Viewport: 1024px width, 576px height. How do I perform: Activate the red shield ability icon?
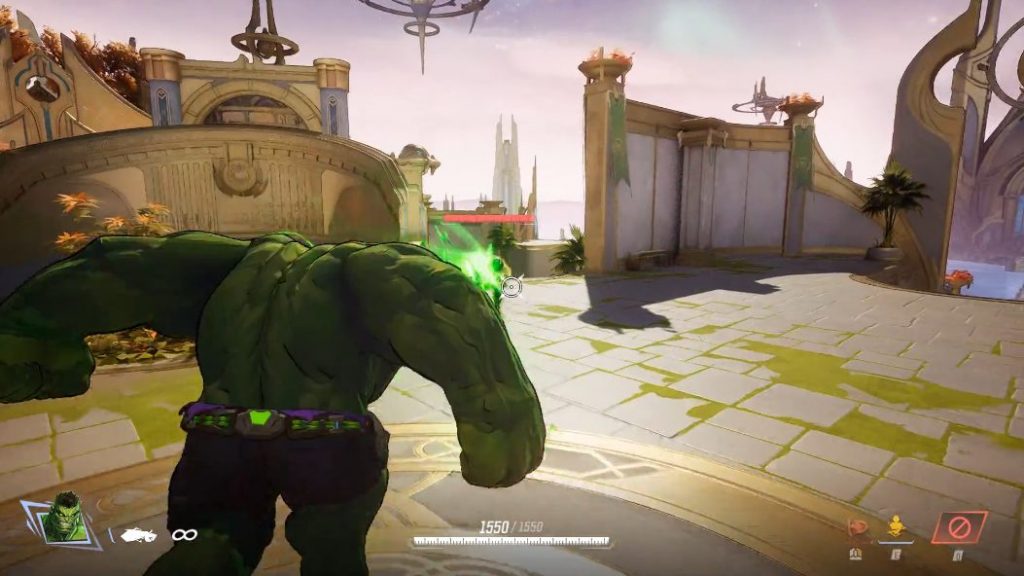coord(857,527)
